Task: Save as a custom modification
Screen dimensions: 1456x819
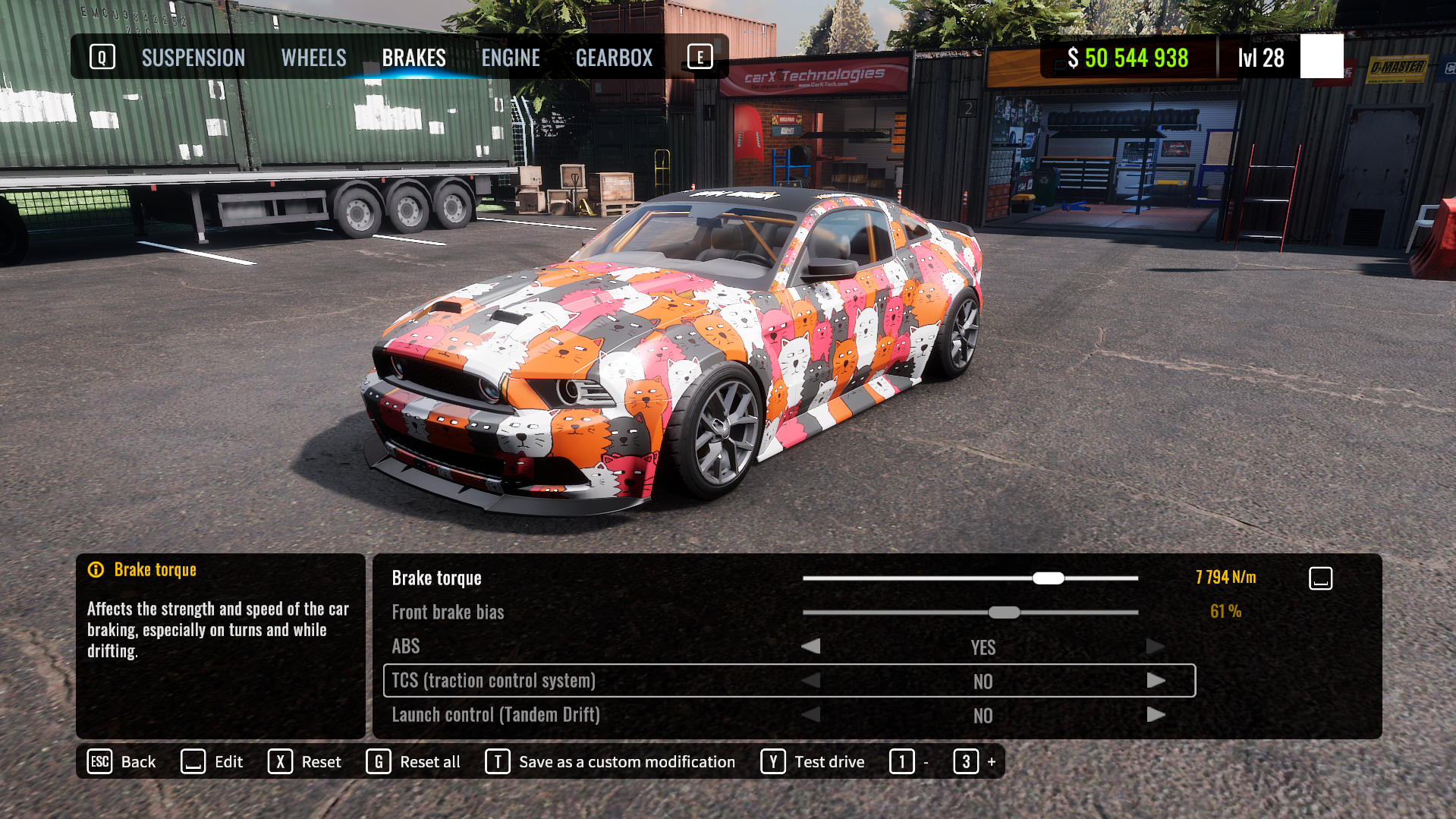Action: coord(611,761)
